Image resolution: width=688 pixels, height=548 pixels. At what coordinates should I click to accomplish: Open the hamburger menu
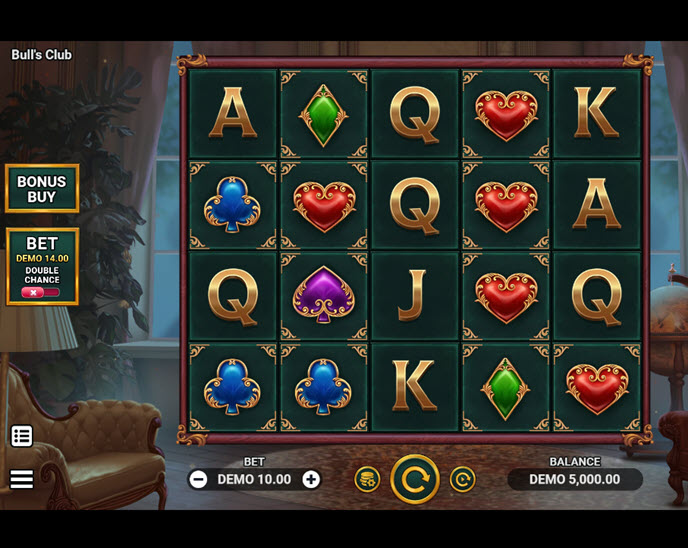[22, 479]
